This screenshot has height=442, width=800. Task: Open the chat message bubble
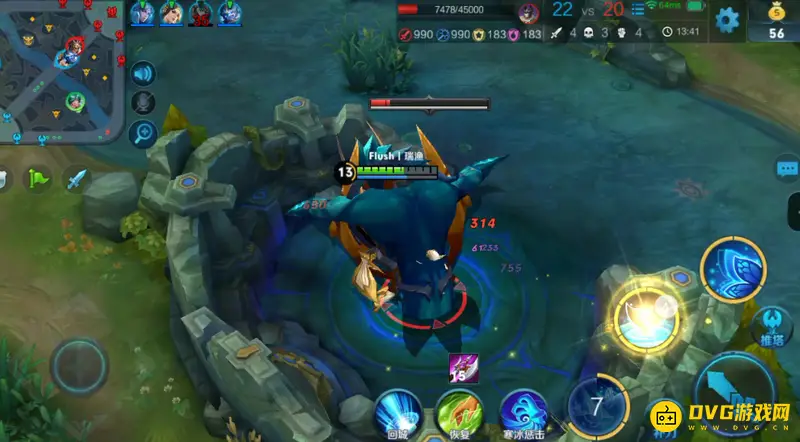coord(787,170)
